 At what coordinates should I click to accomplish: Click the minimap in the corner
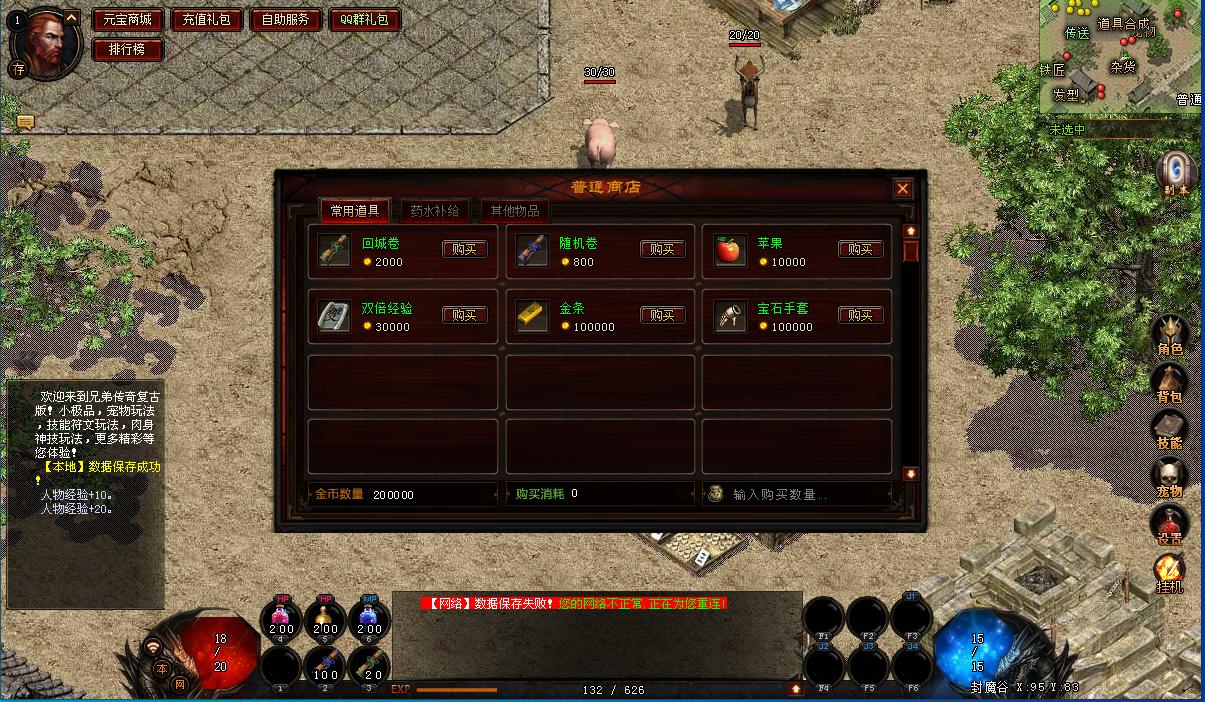click(x=1120, y=55)
